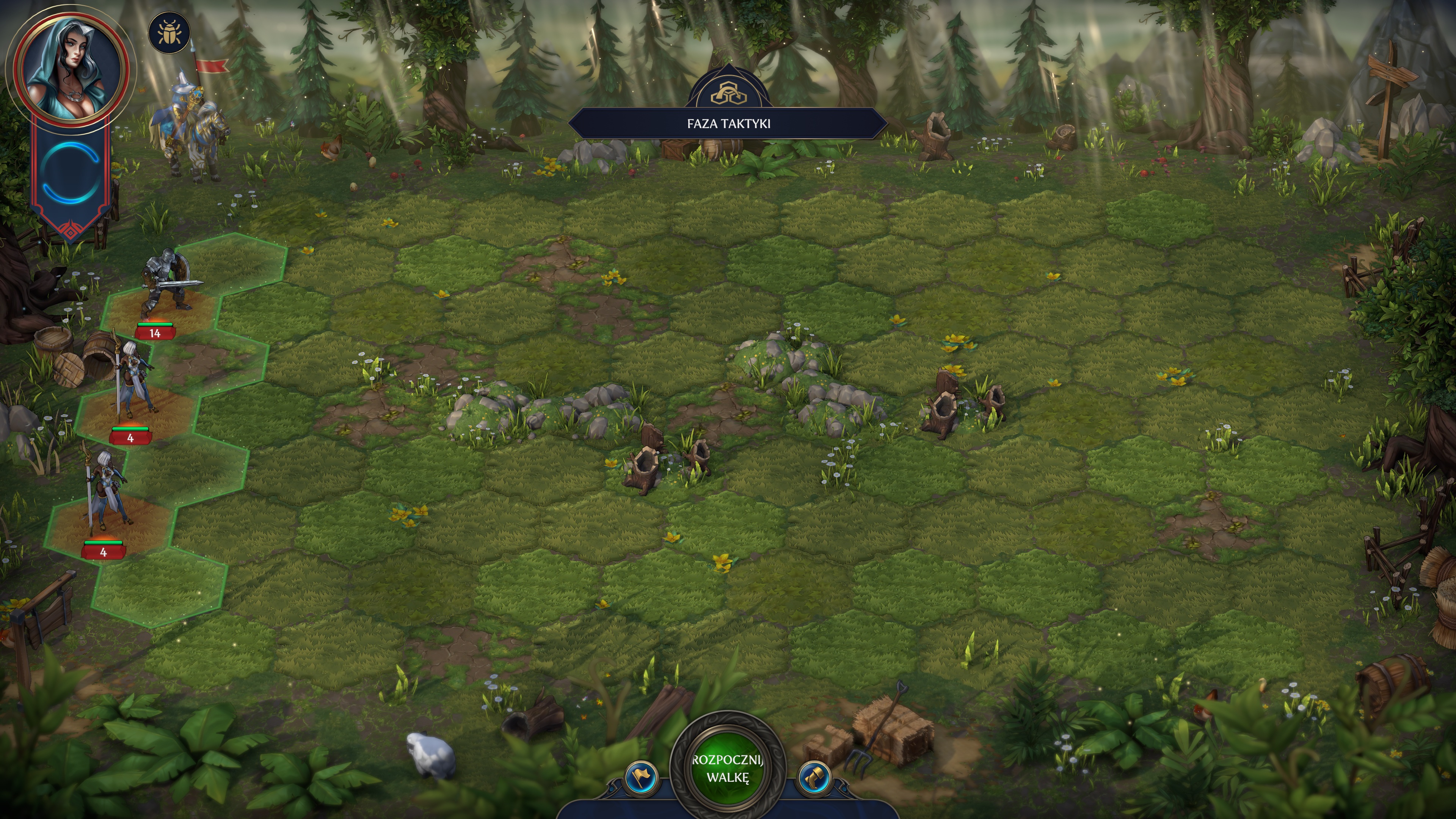Viewport: 1456px width, 819px height.
Task: Click the golden flag surrender button
Action: [x=641, y=777]
